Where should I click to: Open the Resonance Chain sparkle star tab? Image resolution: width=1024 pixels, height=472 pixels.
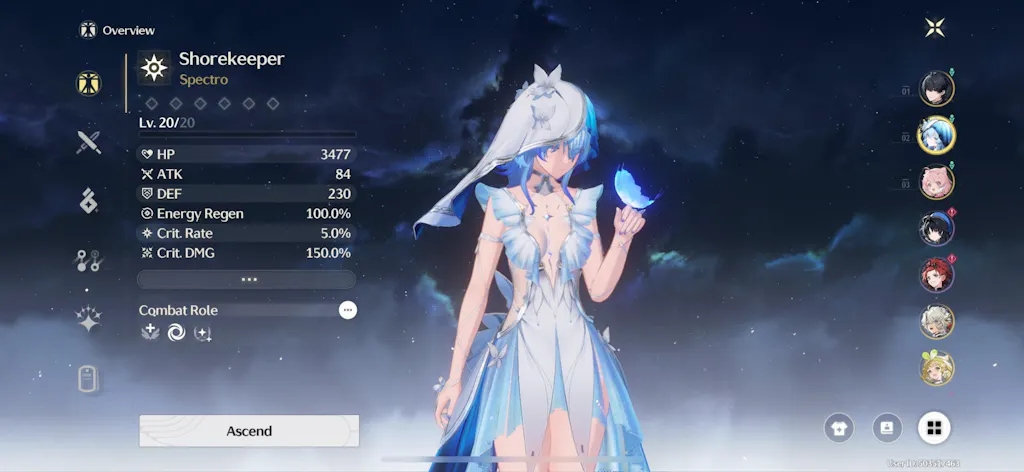tap(89, 320)
